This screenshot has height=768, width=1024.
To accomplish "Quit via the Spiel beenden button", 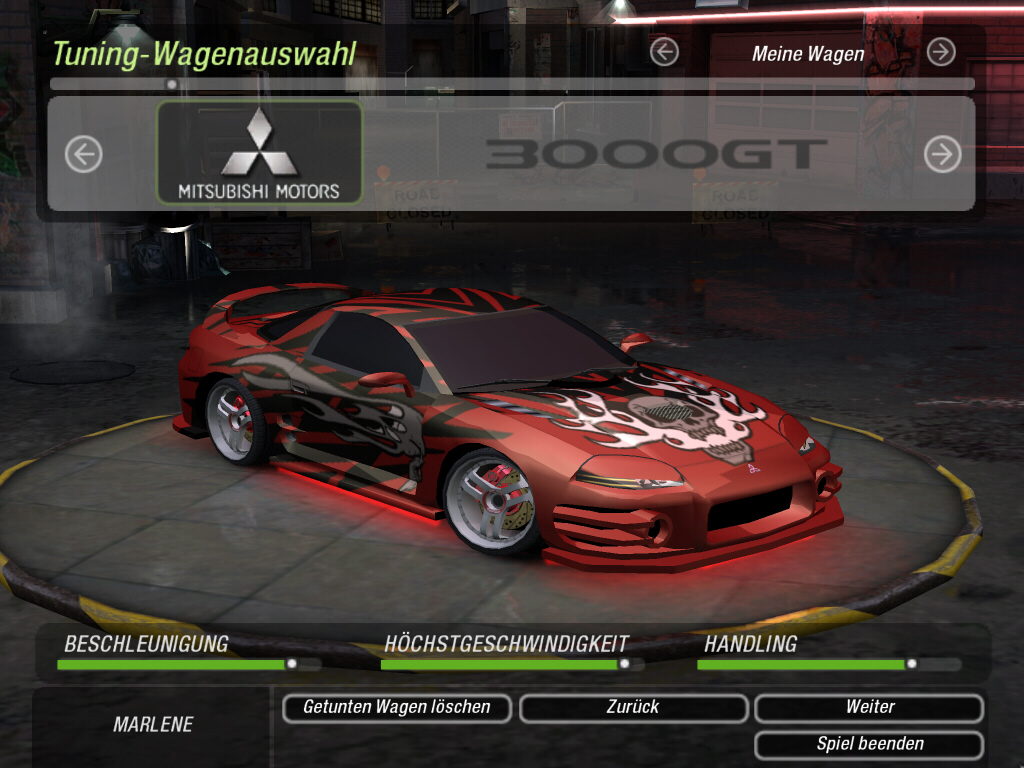I will tap(869, 744).
